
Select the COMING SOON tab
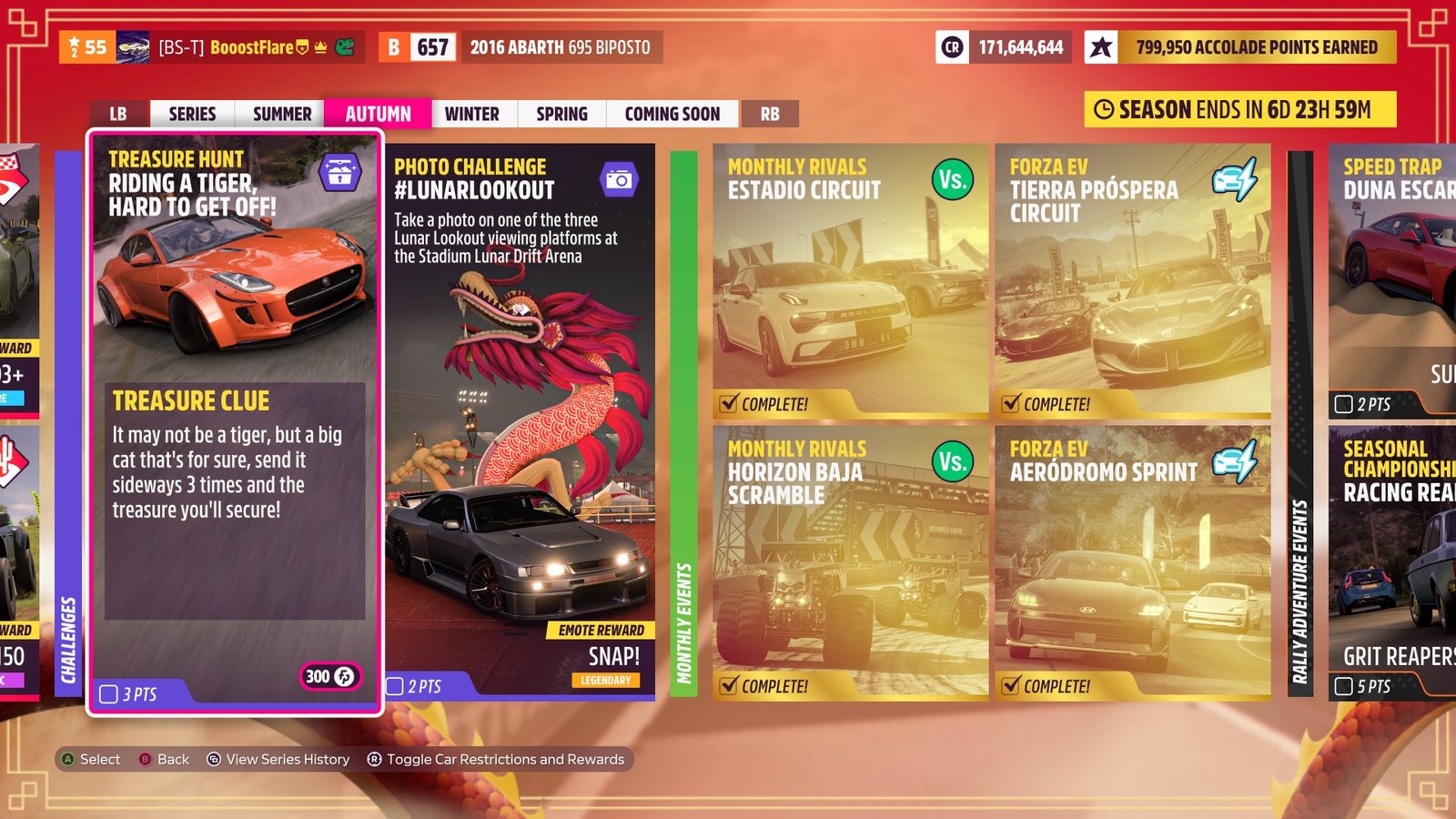pyautogui.click(x=672, y=114)
